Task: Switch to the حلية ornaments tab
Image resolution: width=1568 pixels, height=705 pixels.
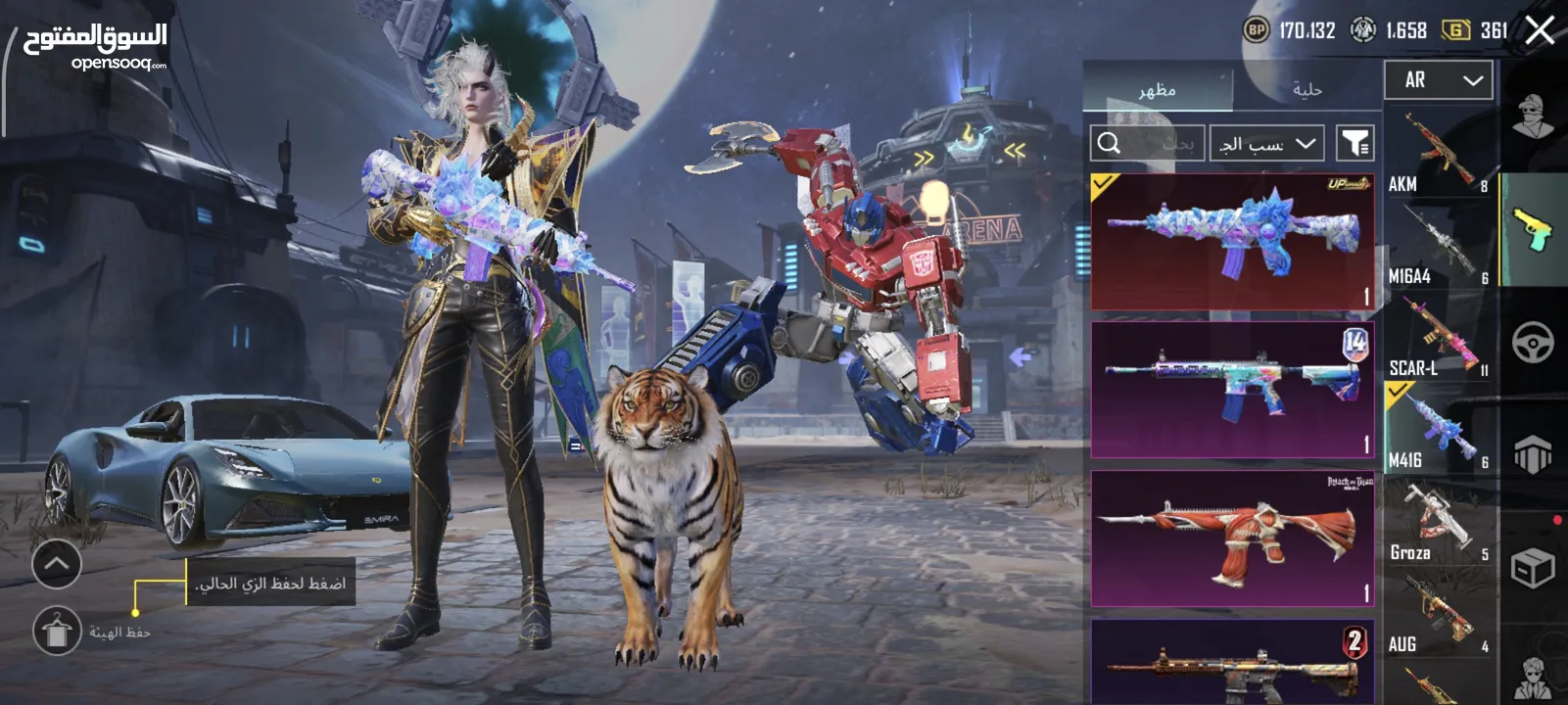Action: (1307, 89)
